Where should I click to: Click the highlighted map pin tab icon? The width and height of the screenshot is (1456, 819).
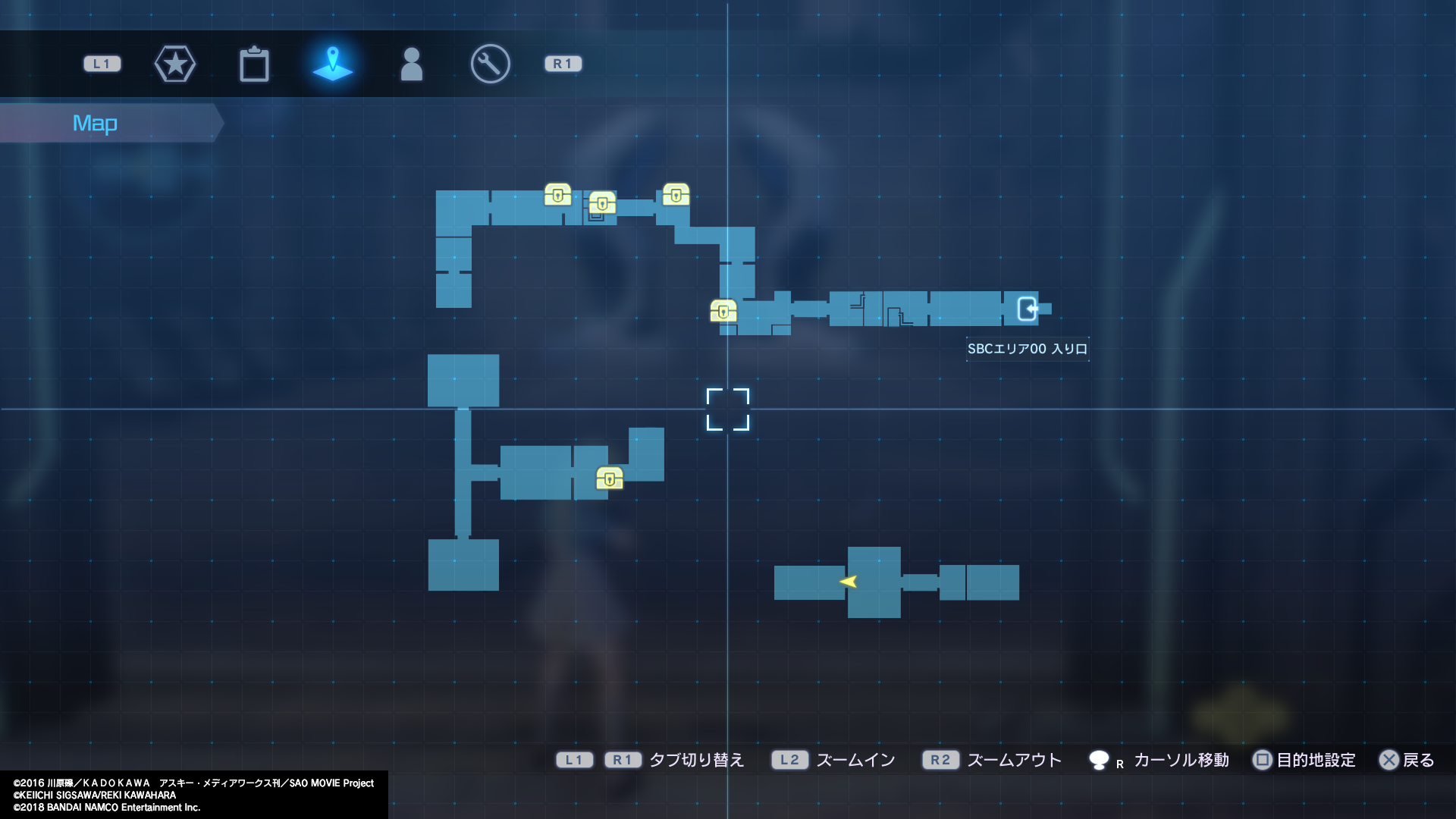pyautogui.click(x=333, y=64)
